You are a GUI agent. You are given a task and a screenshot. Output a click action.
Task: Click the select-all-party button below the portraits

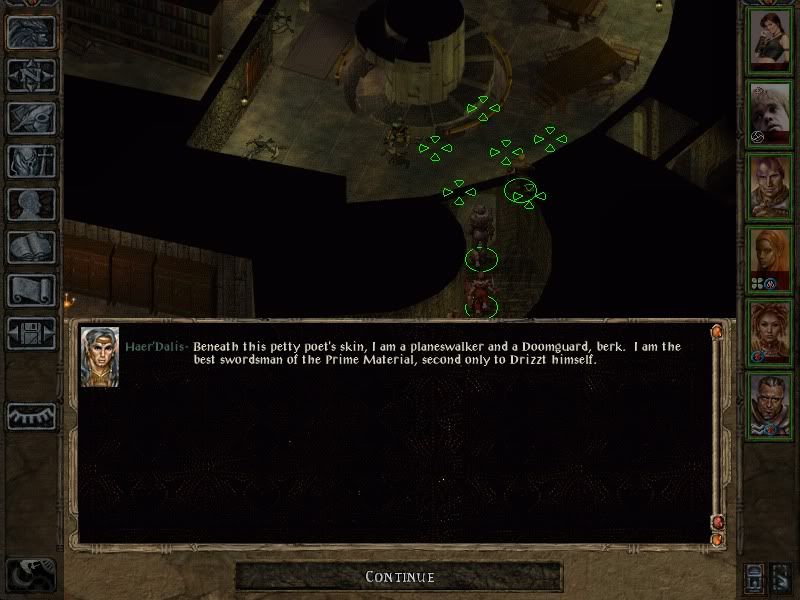tap(755, 577)
